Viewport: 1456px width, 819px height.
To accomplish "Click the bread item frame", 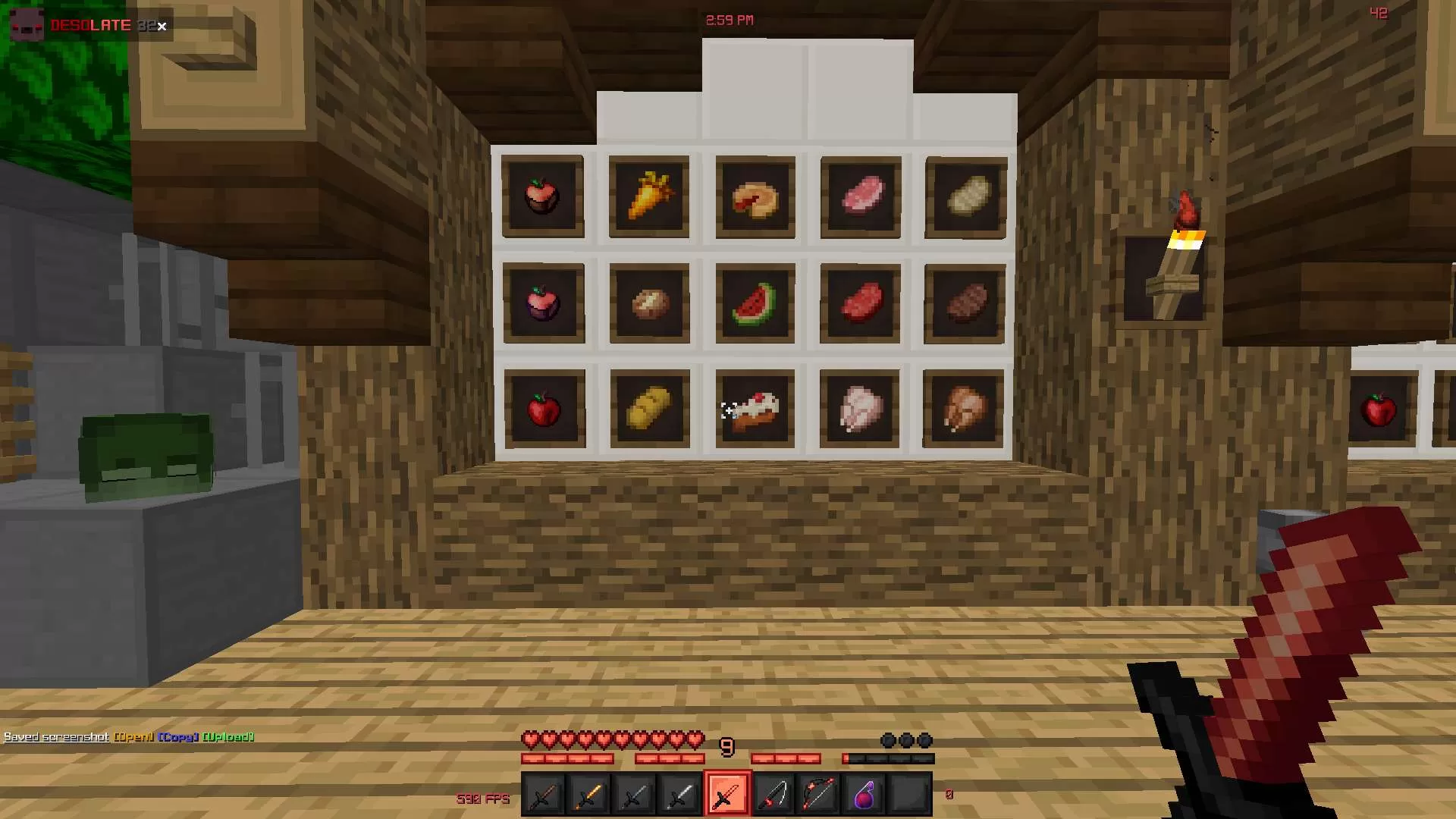I will coord(649,408).
